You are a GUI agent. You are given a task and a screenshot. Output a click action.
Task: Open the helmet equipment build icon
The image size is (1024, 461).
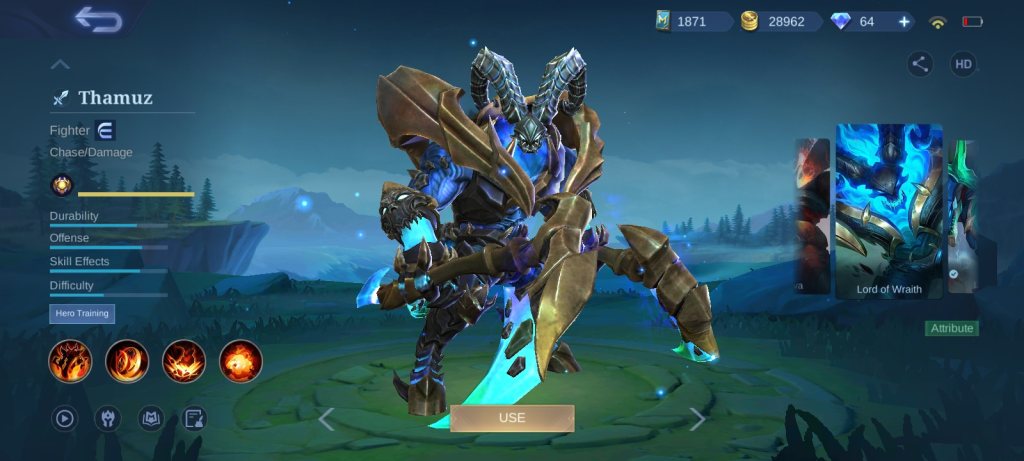[x=107, y=418]
